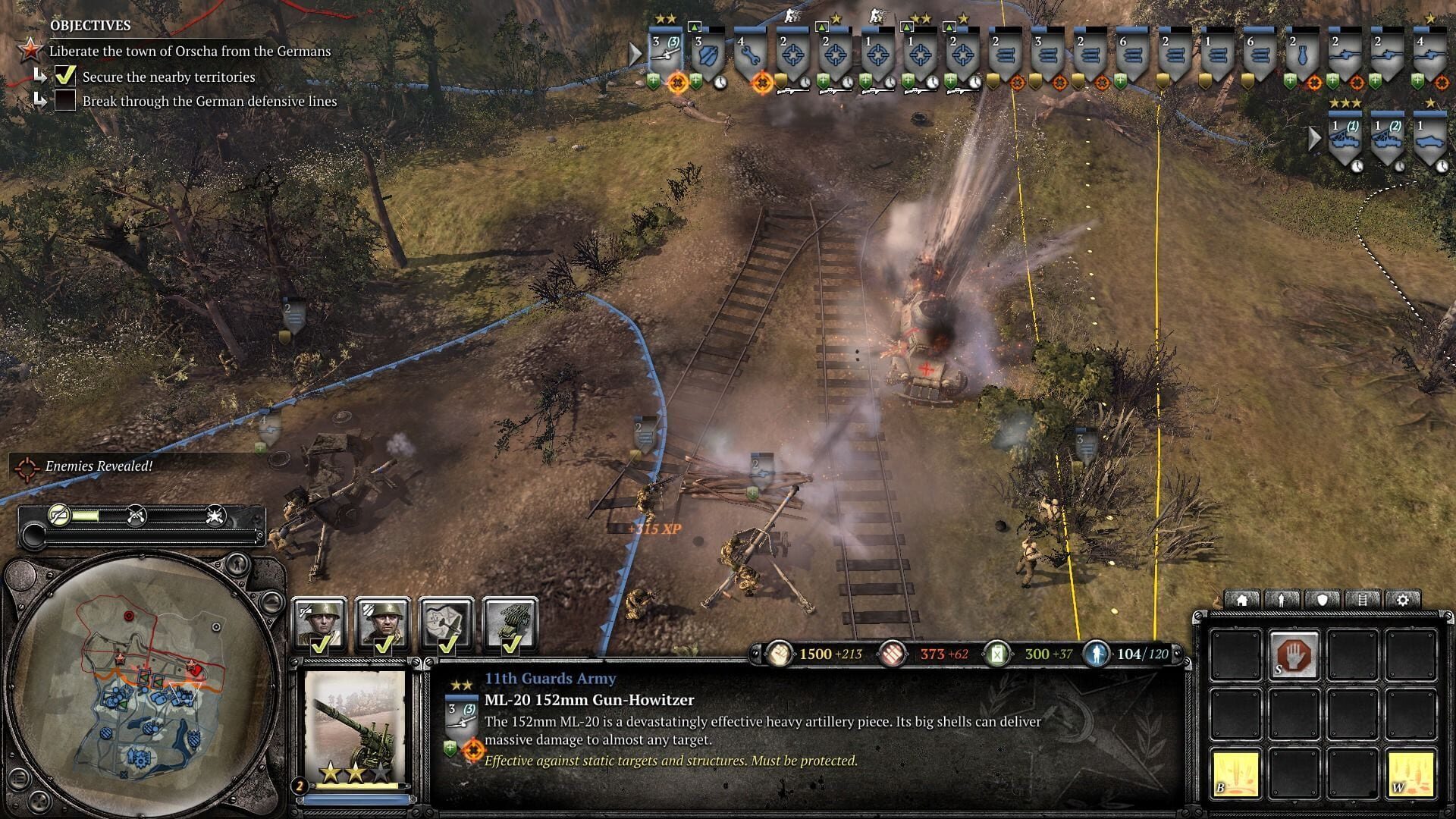Click the list button beside the minimap
1456x819 pixels.
[20, 777]
